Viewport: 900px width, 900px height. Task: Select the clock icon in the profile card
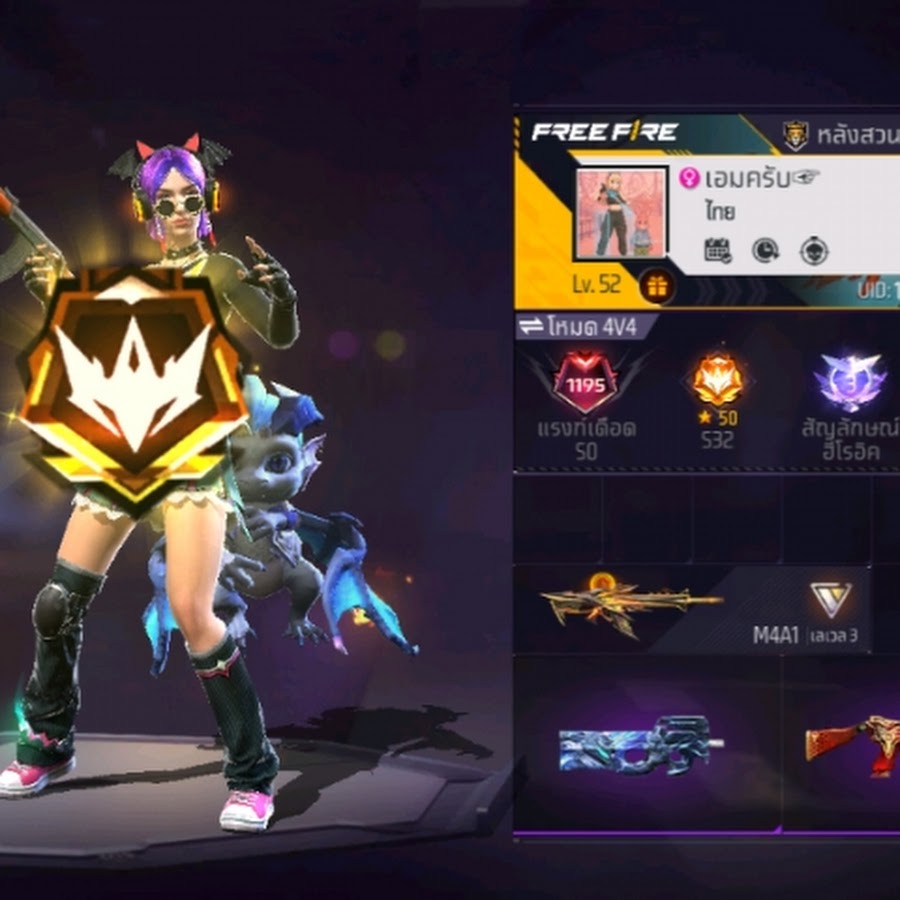coord(766,250)
